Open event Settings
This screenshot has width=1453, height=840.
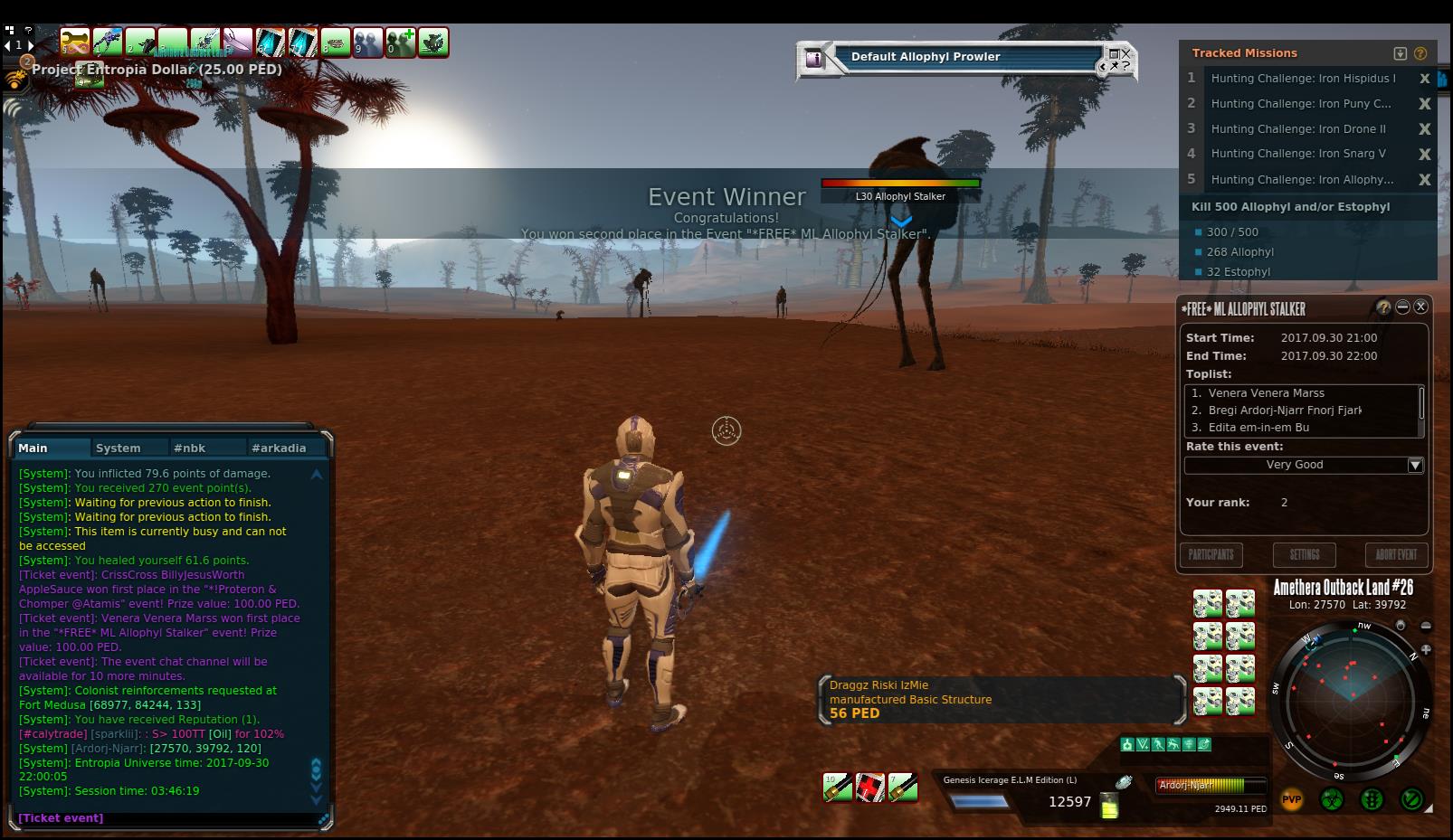tap(1304, 554)
